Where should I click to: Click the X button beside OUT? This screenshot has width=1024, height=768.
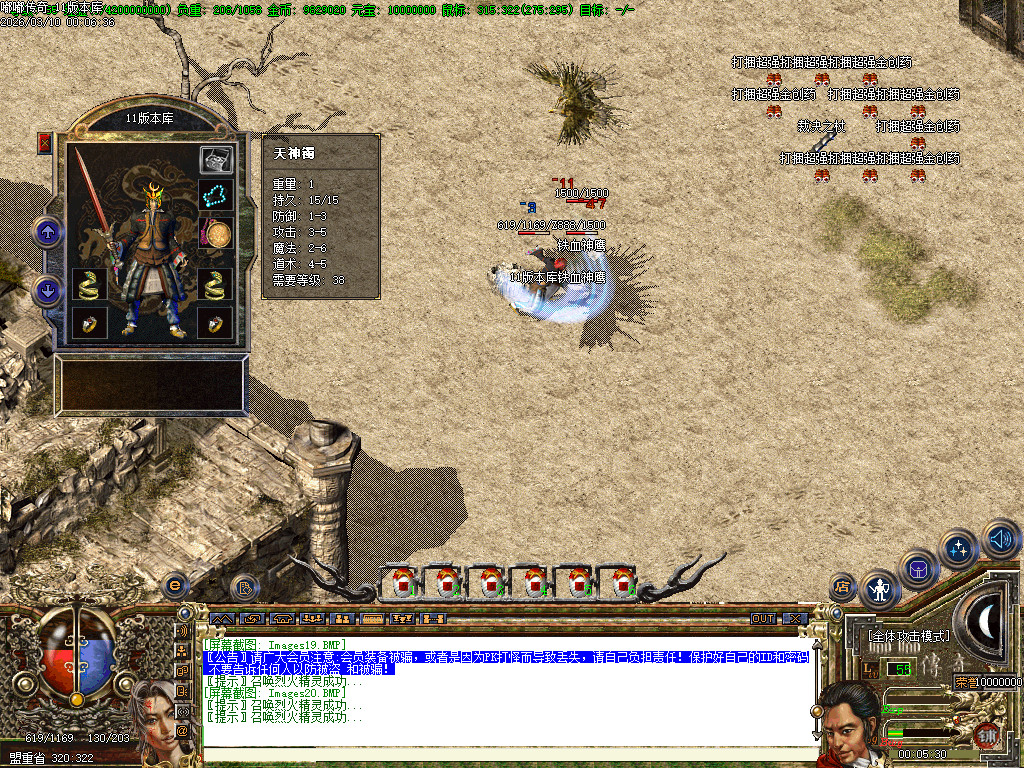pos(794,619)
